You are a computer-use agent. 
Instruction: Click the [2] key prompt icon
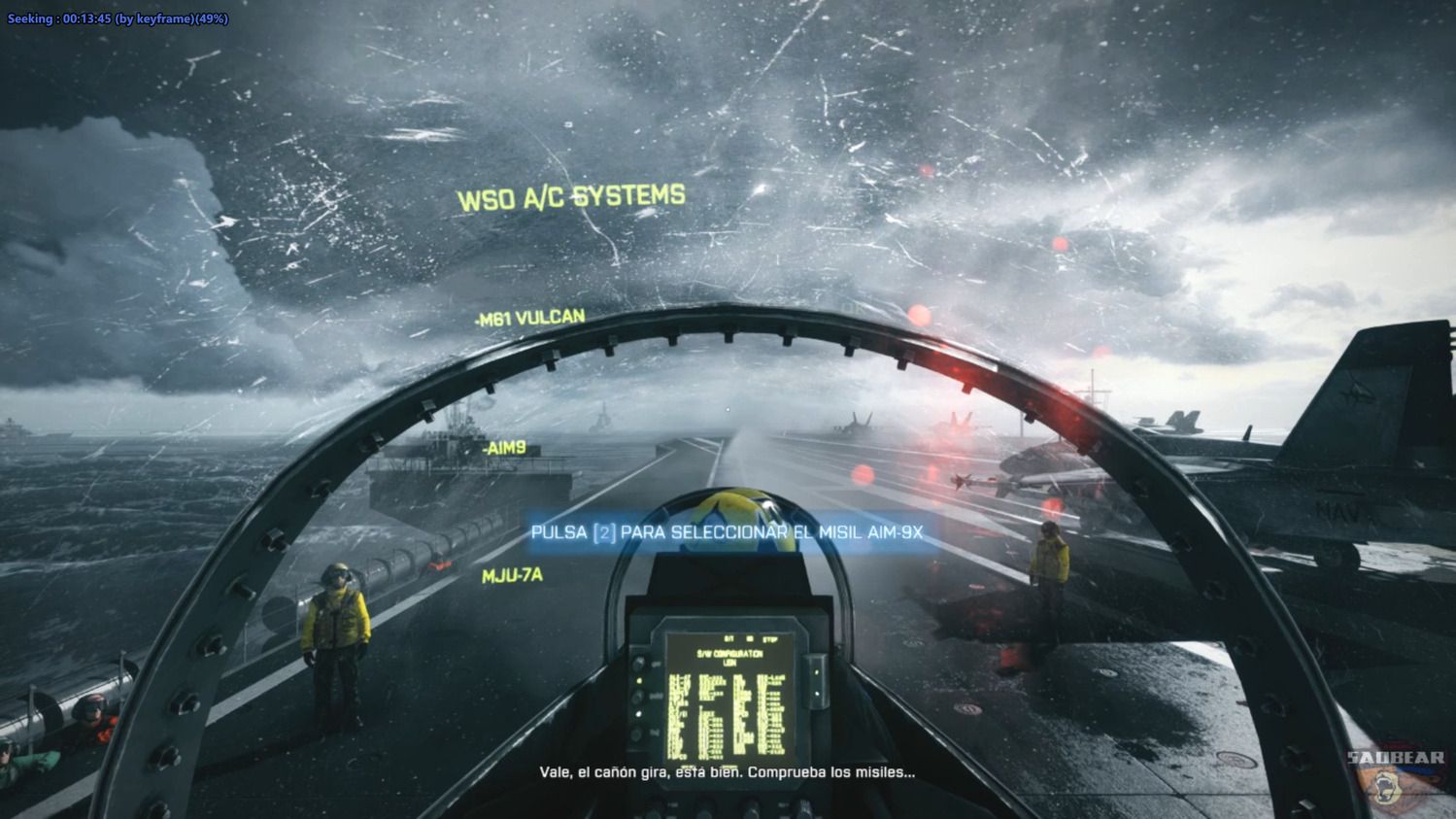[604, 533]
